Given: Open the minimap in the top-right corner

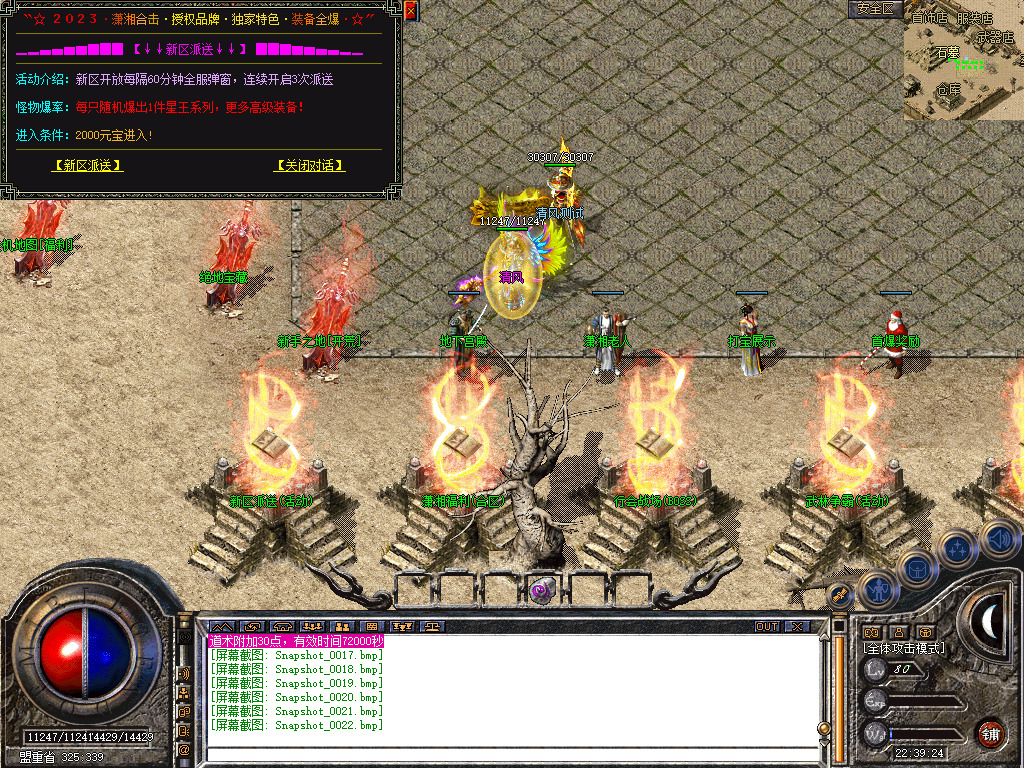Looking at the screenshot, I should click(963, 60).
